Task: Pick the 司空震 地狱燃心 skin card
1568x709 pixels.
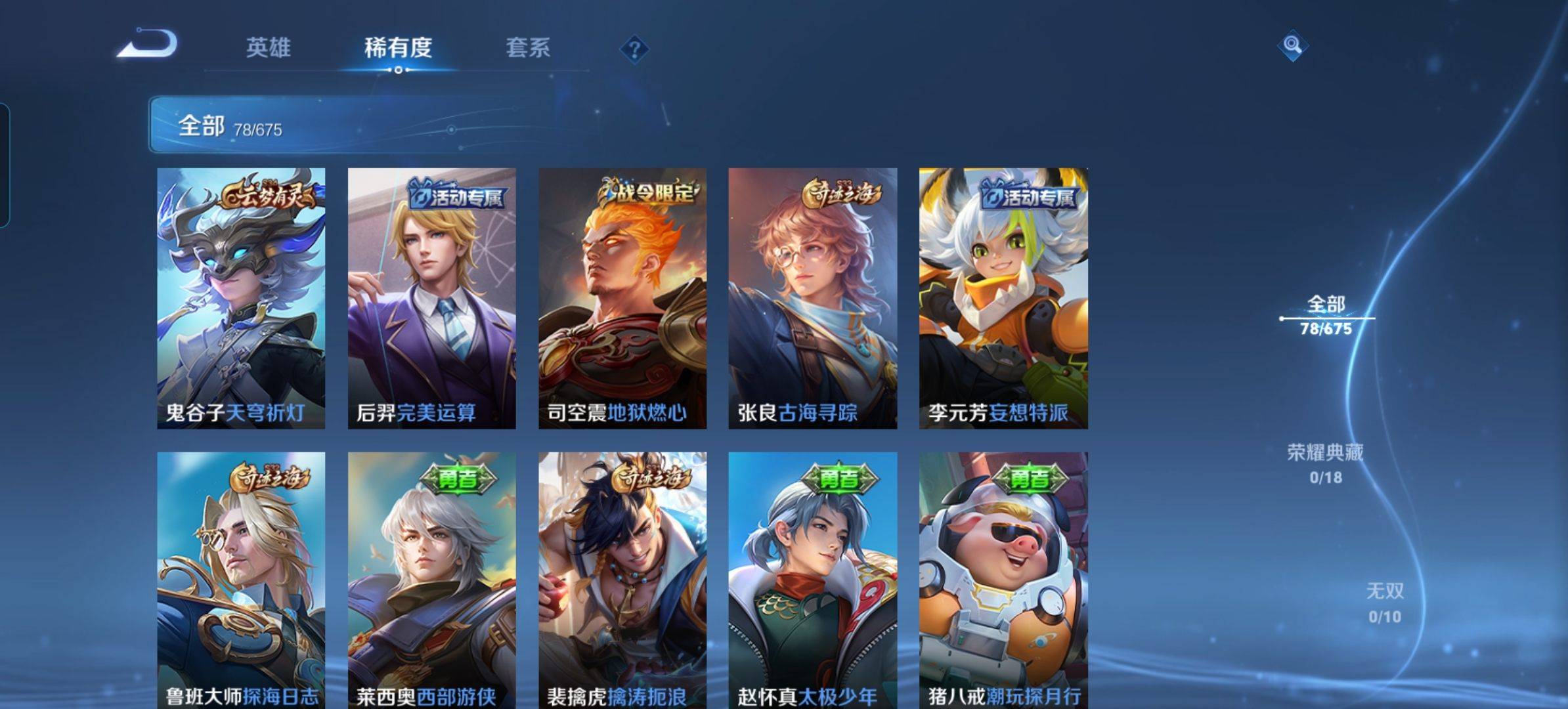Action: [622, 298]
